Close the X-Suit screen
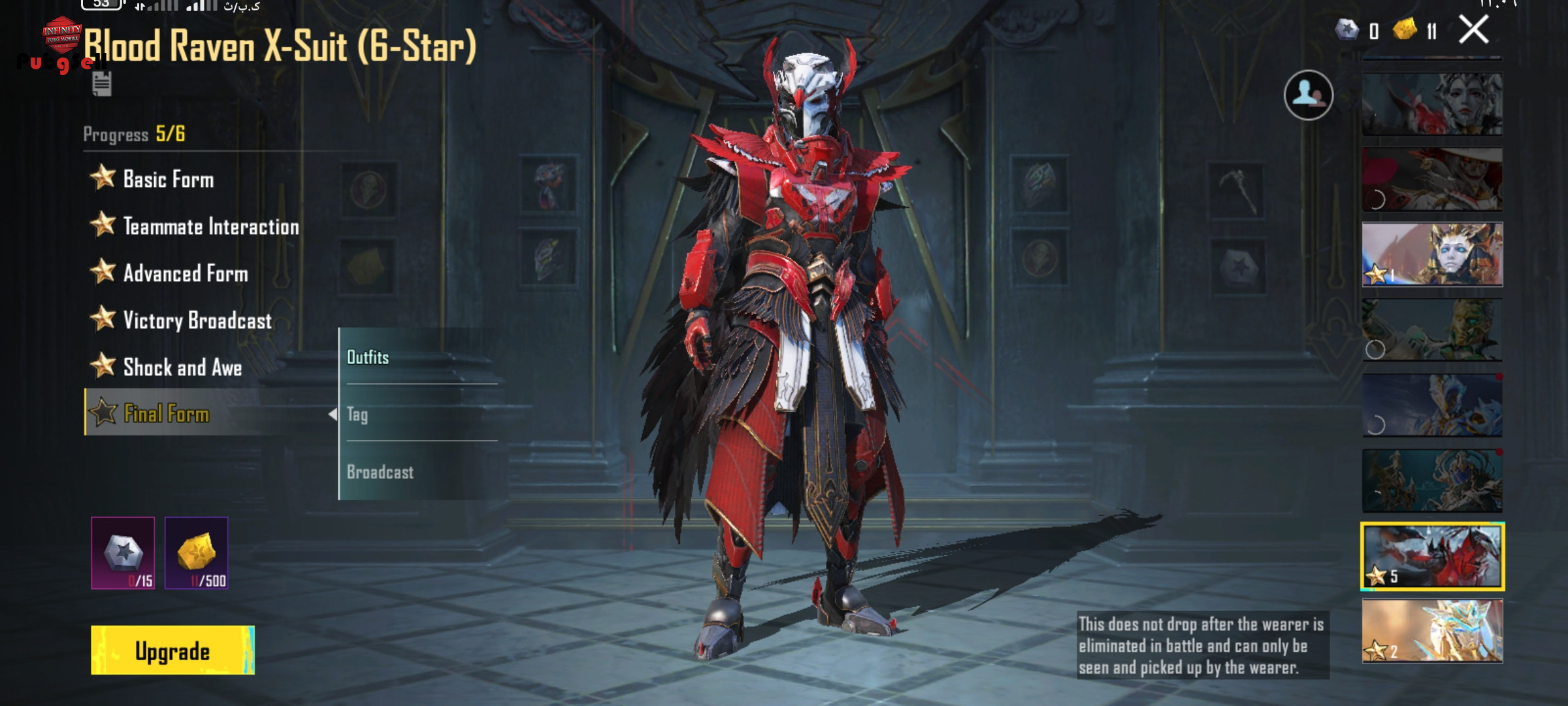The width and height of the screenshot is (1568, 706). pyautogui.click(x=1473, y=30)
